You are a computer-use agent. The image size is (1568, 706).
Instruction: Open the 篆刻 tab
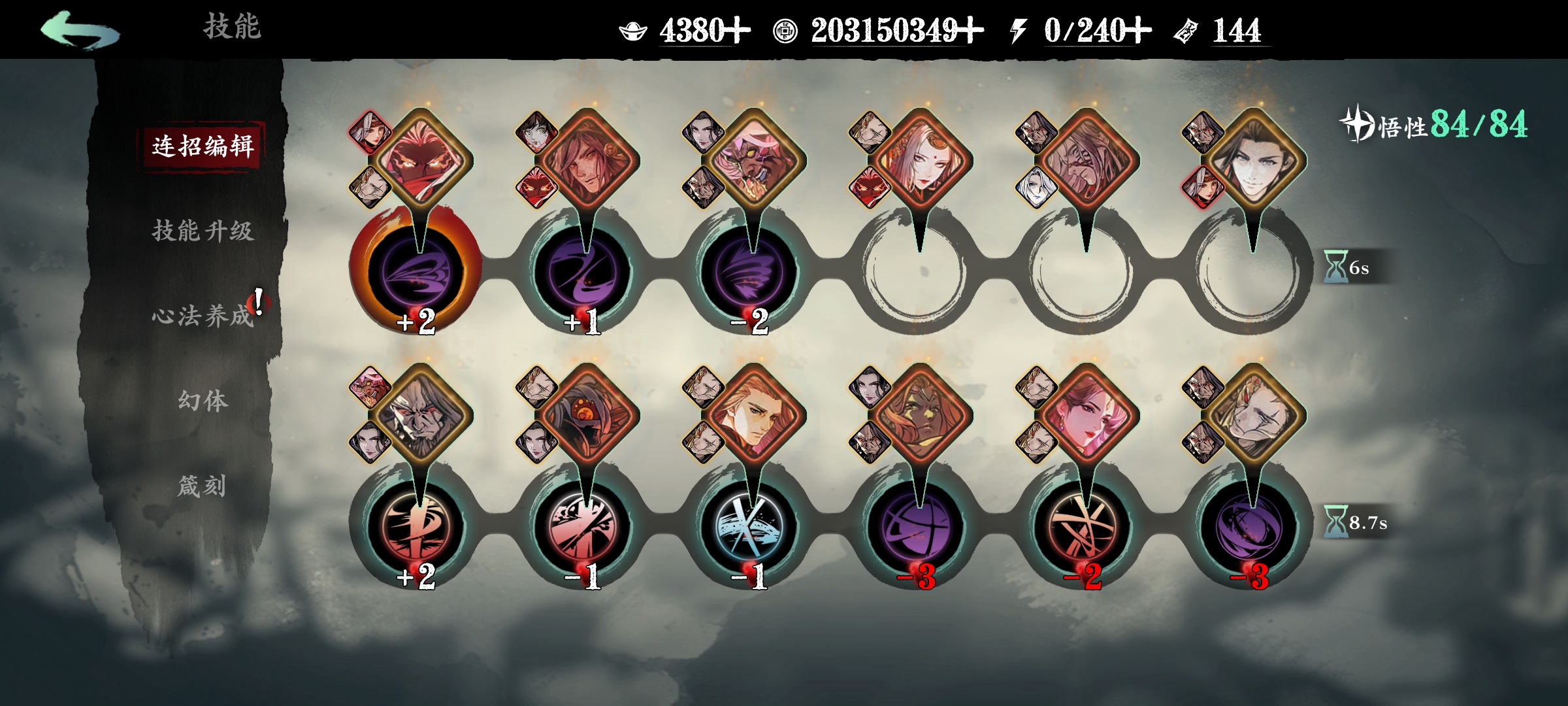203,486
